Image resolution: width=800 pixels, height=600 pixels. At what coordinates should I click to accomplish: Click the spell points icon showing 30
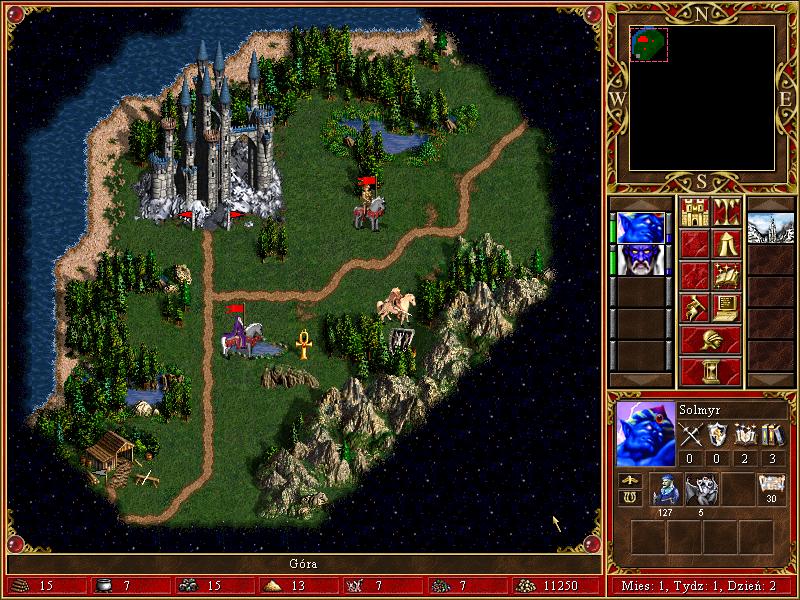[771, 485]
